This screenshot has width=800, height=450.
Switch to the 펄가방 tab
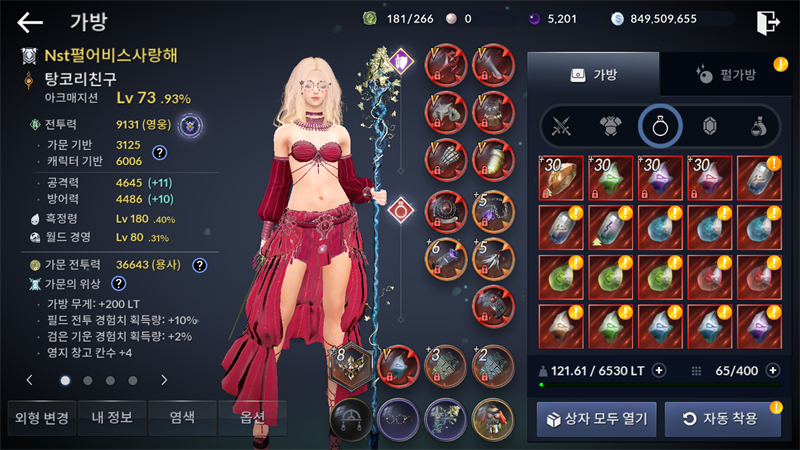tap(723, 74)
